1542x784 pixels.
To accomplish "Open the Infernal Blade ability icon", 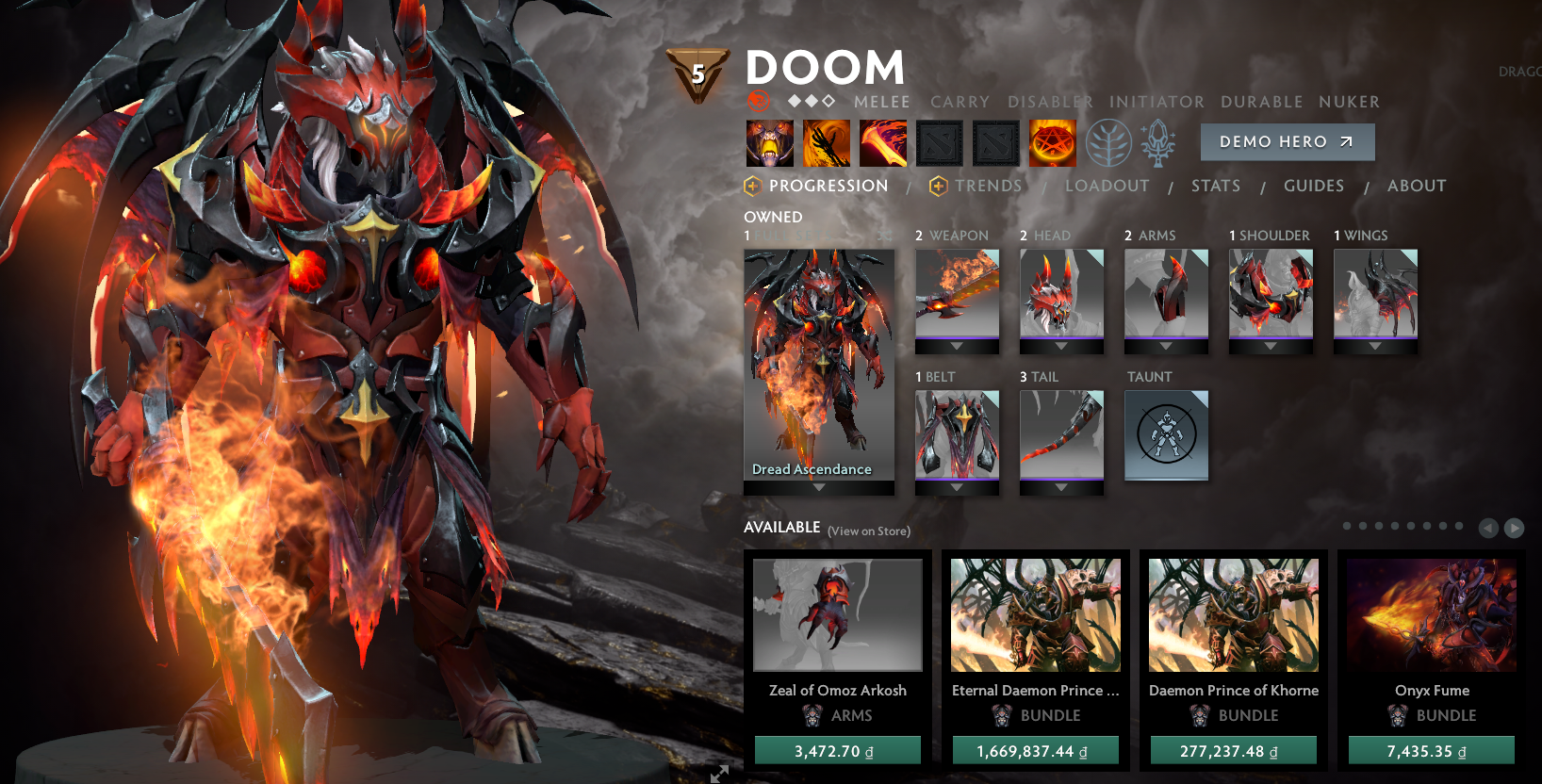I will click(883, 142).
